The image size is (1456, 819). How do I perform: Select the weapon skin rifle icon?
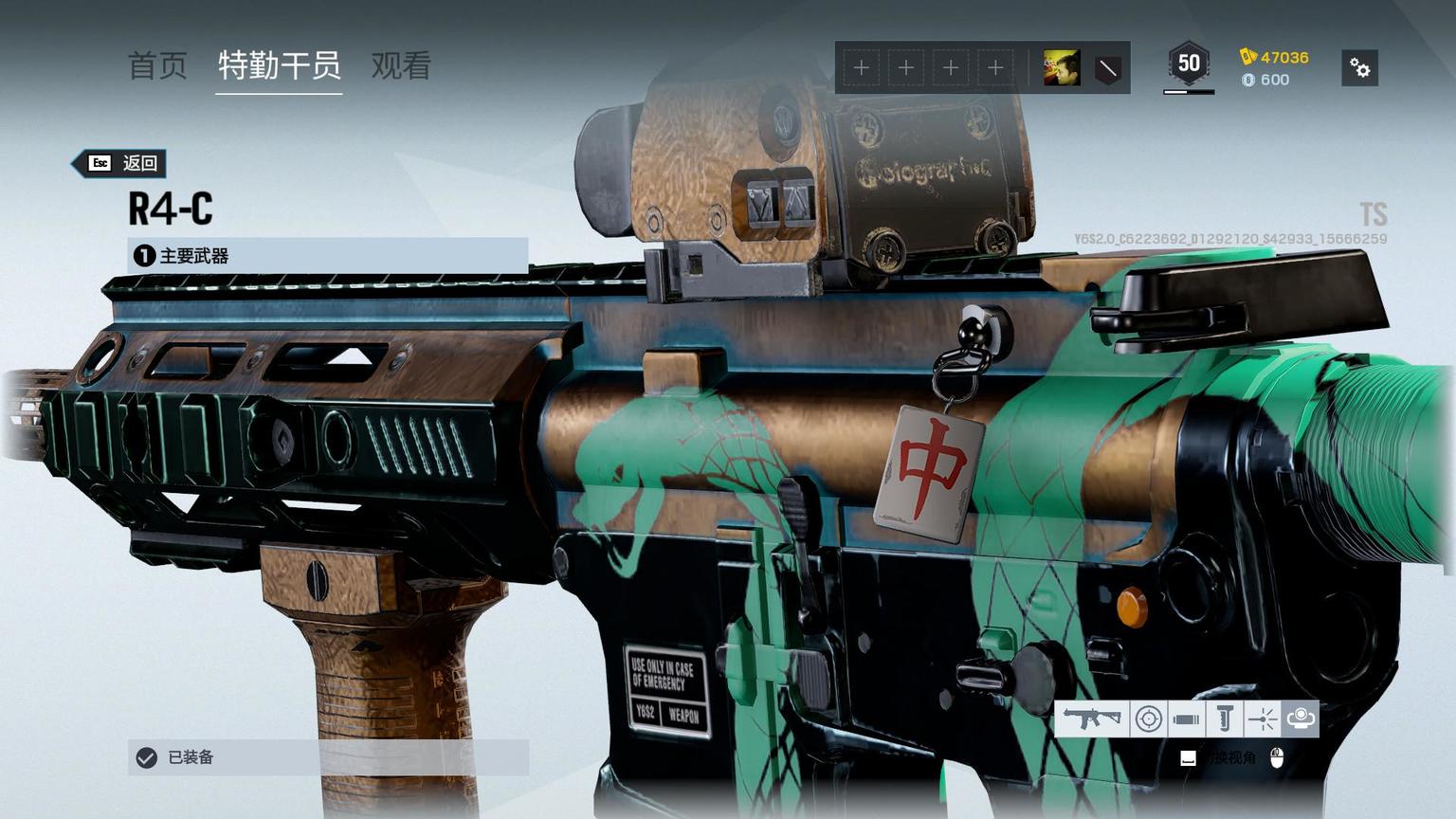point(1092,719)
